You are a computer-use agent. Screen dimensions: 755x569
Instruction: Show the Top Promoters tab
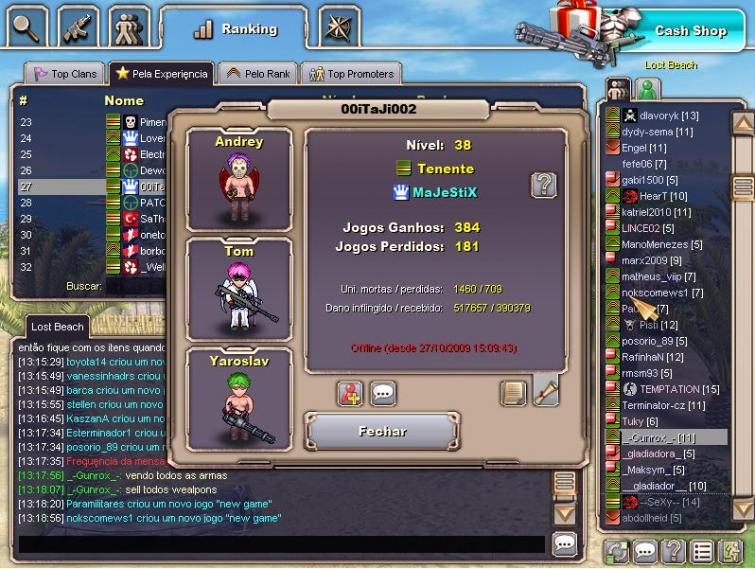[x=350, y=74]
